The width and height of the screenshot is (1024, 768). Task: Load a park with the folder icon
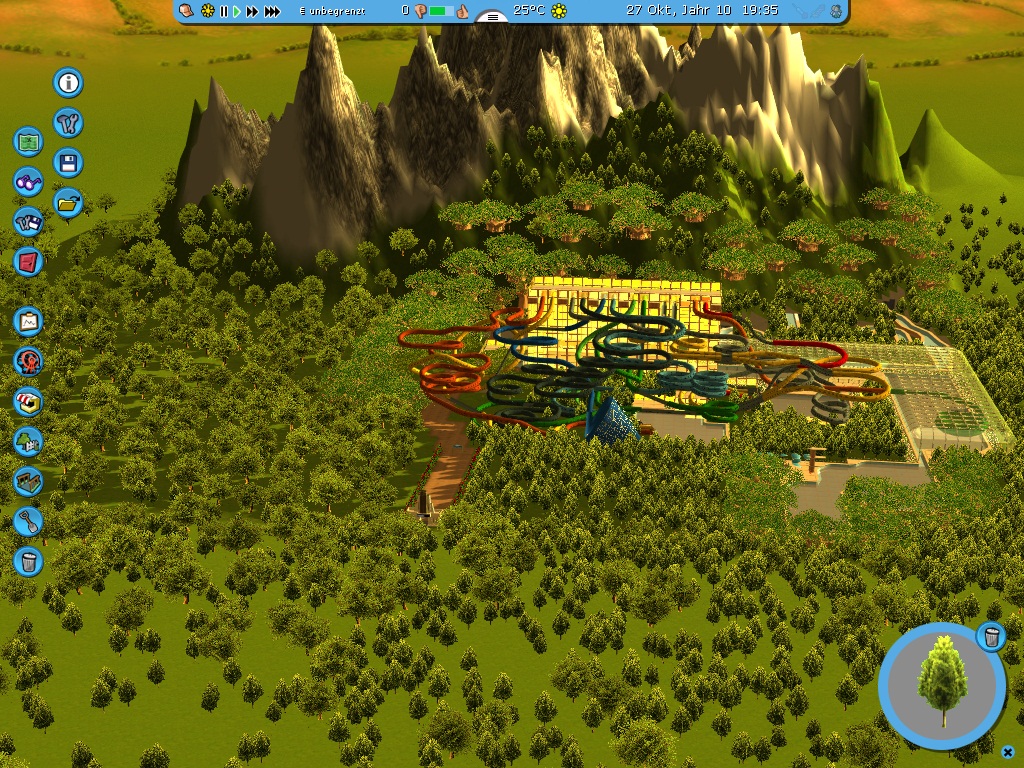click(68, 203)
